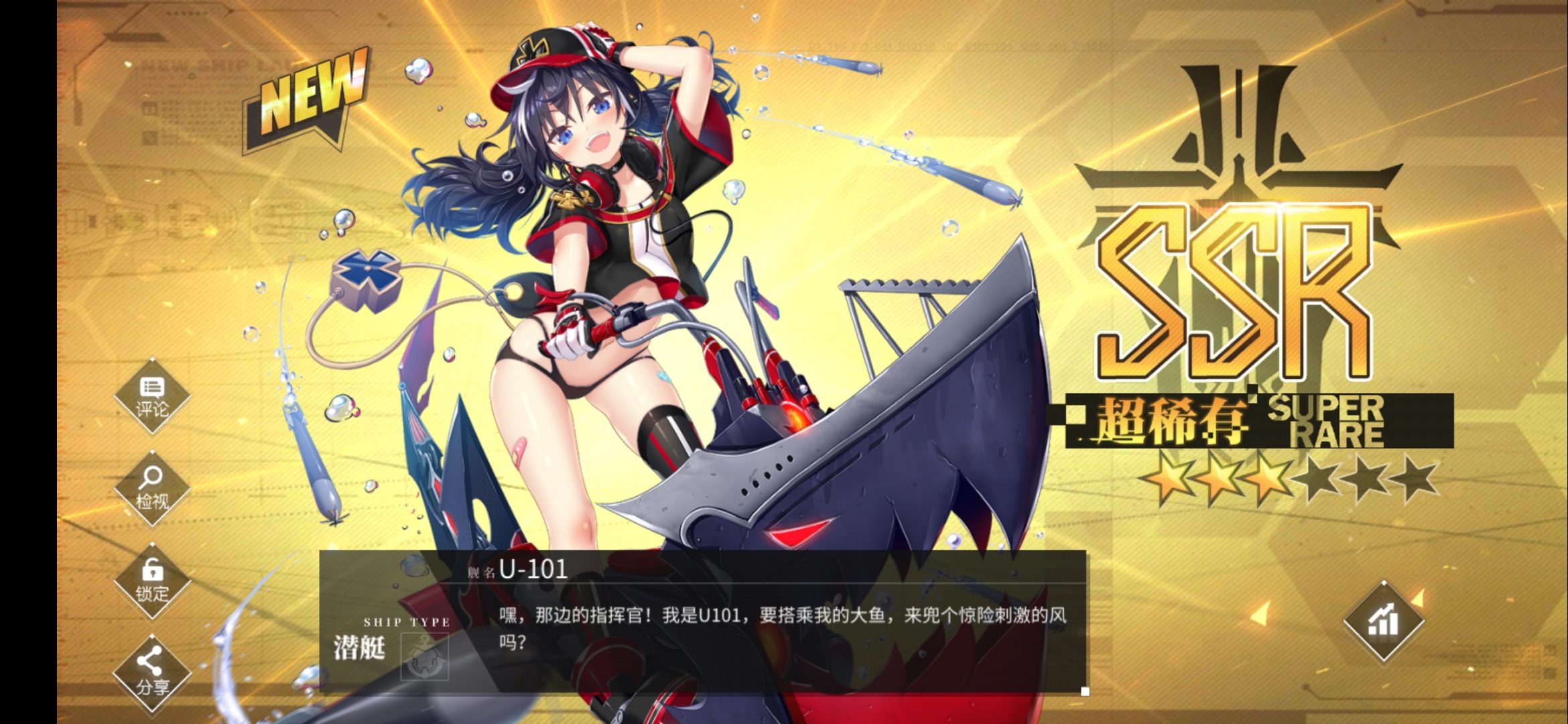Open the 评论 comments button
The width and height of the screenshot is (1568, 724).
tap(152, 397)
